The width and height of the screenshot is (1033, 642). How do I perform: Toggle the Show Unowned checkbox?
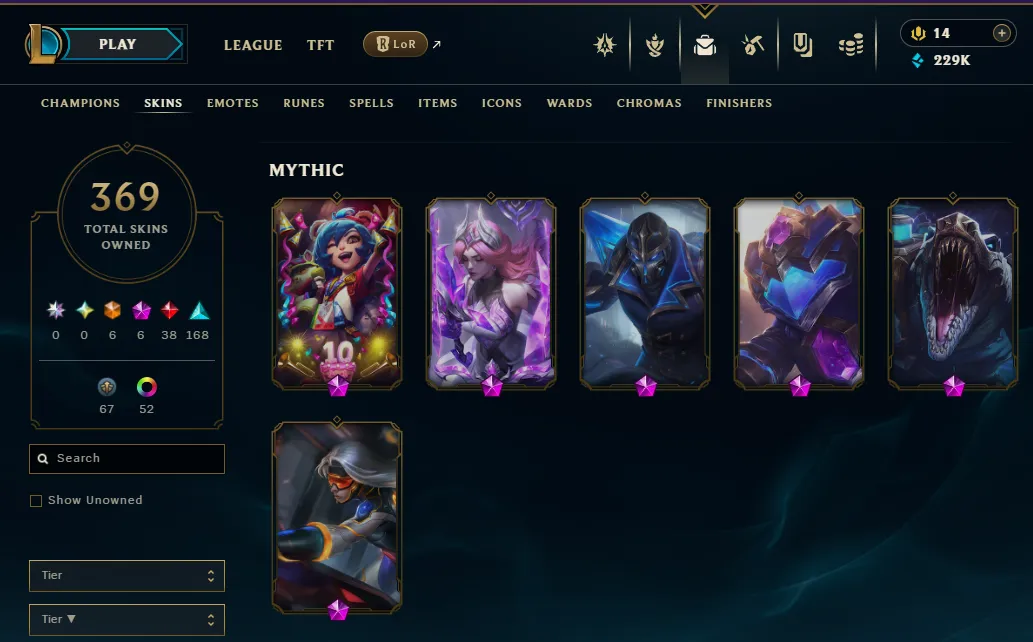point(36,500)
